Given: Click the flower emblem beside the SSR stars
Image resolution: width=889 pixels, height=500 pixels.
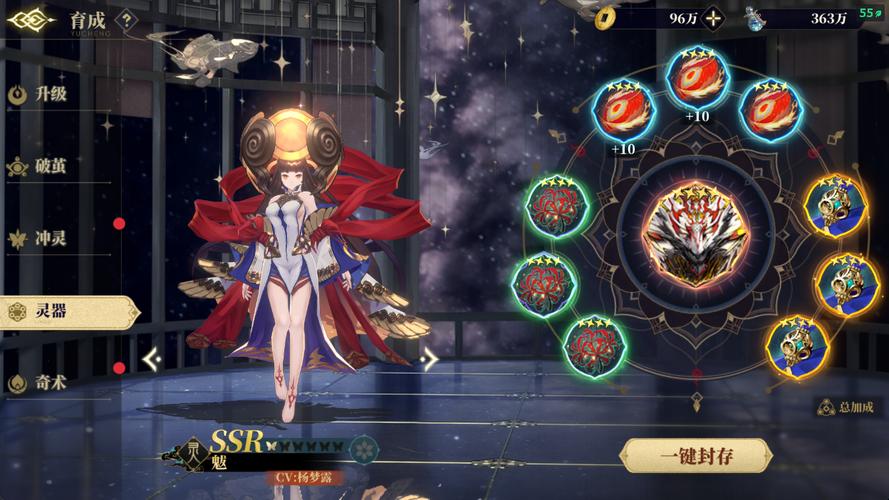Looking at the screenshot, I should [x=363, y=447].
